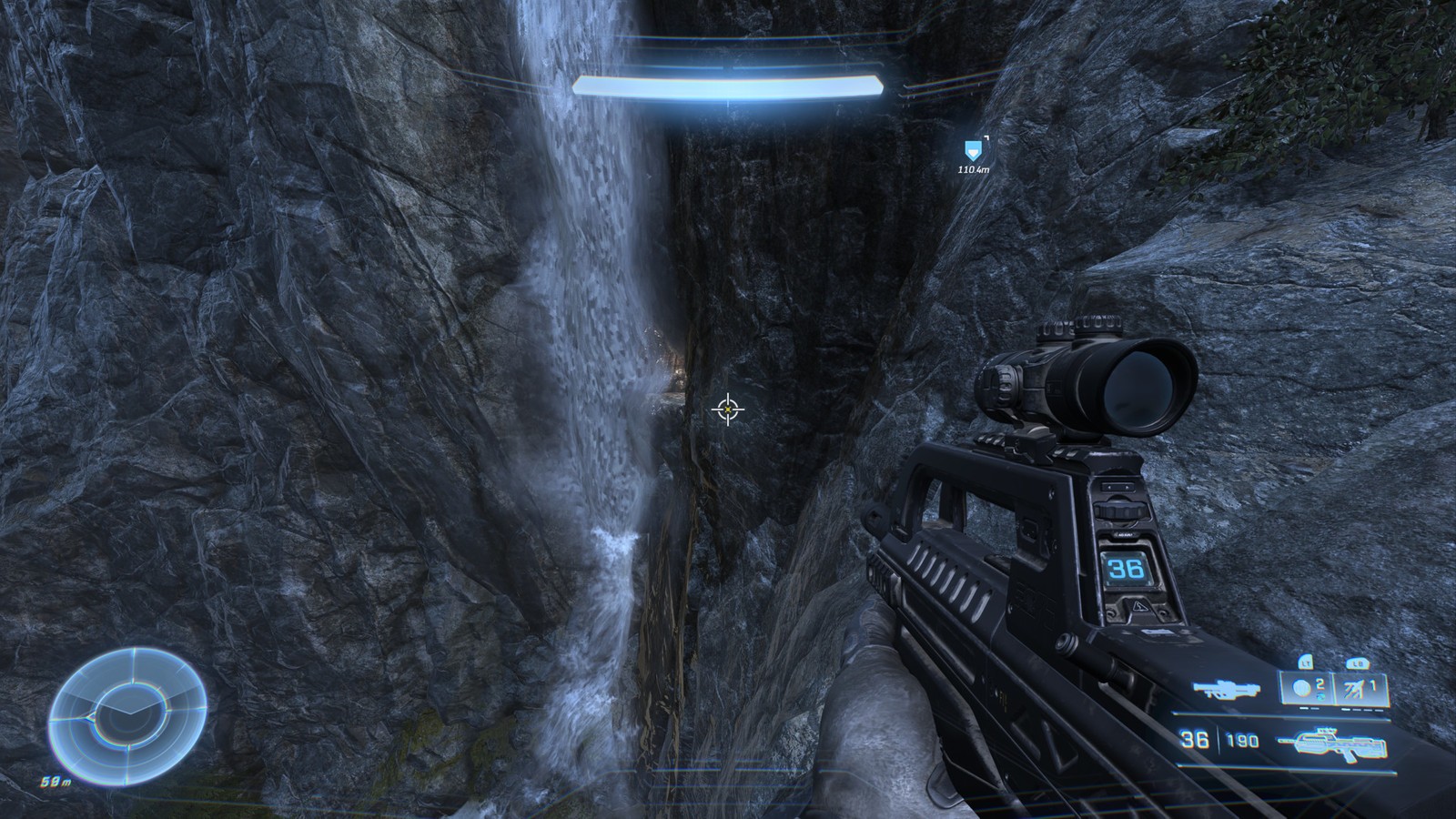
Task: Switch to the secondary weapon icon
Action: pos(1225,690)
